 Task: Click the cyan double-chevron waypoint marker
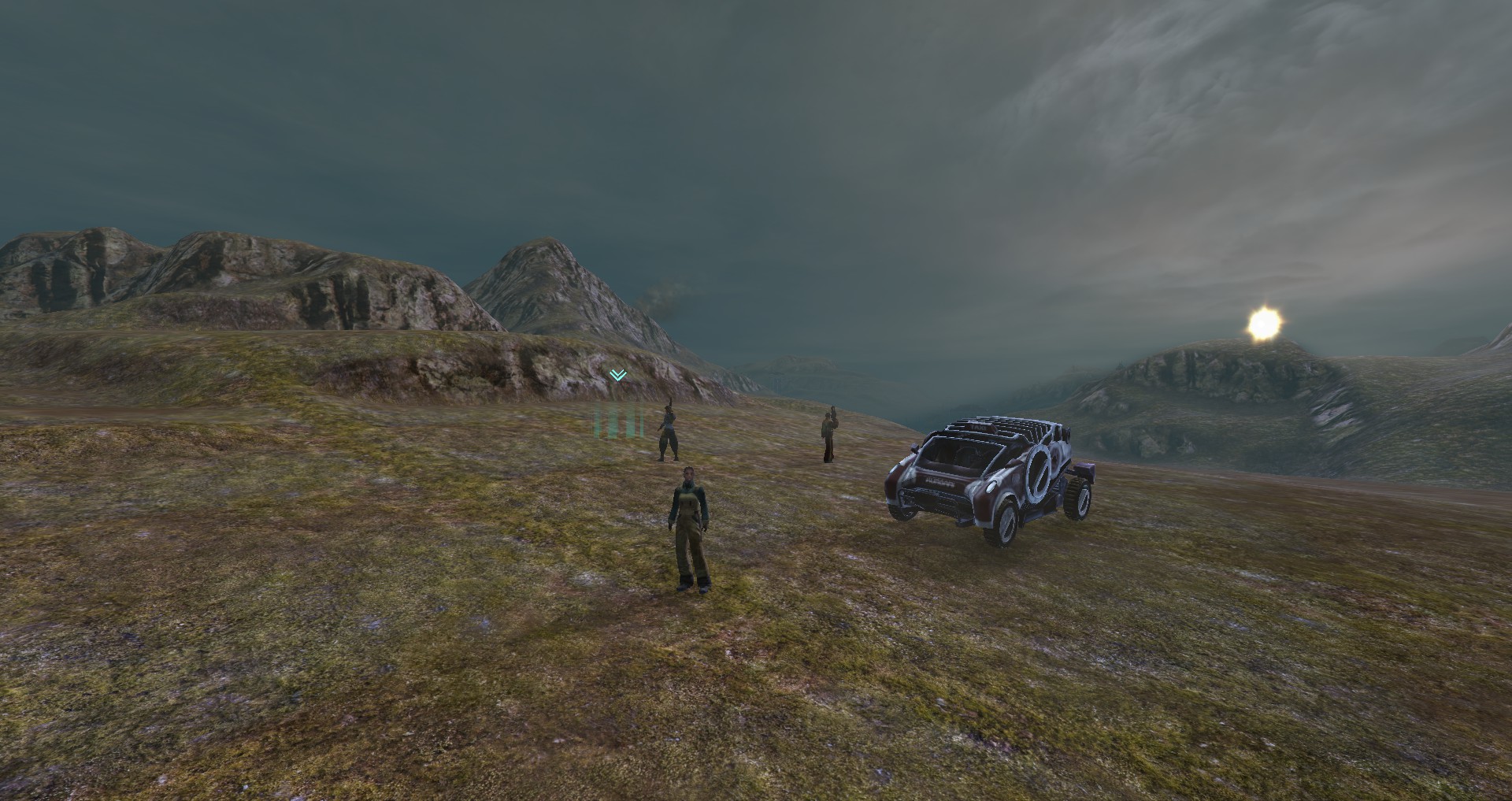point(618,375)
